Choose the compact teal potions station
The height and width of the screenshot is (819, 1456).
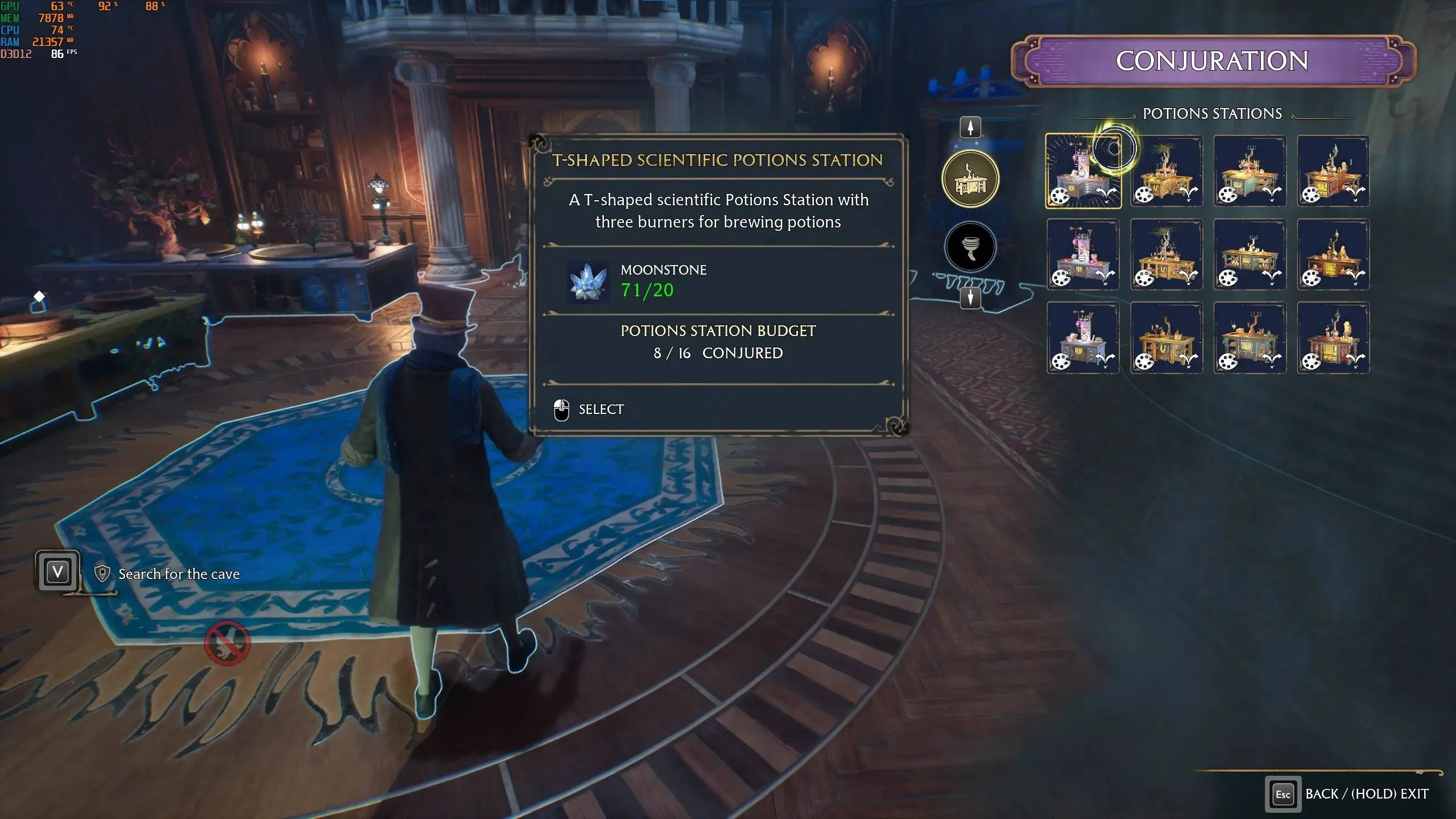click(x=1250, y=338)
